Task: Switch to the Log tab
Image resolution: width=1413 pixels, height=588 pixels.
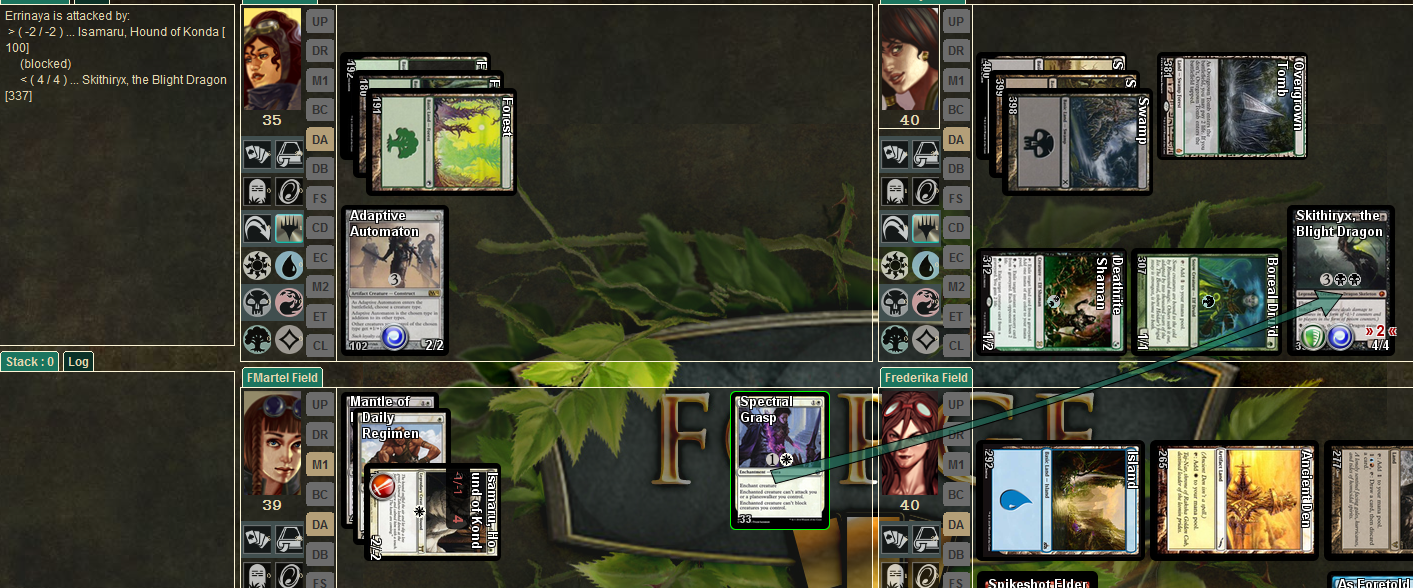Action: [78, 361]
